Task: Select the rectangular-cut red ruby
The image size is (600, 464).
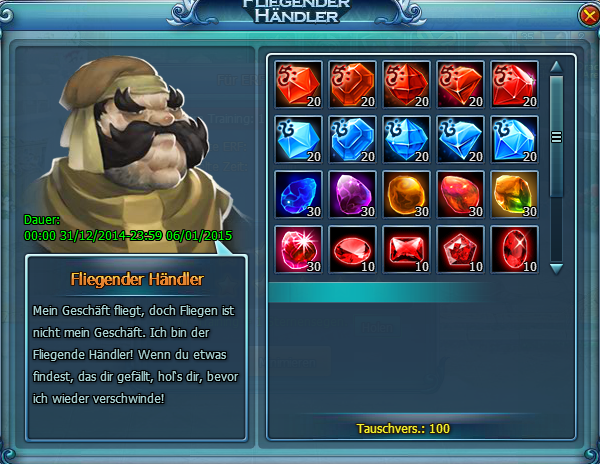Action: [x=405, y=248]
